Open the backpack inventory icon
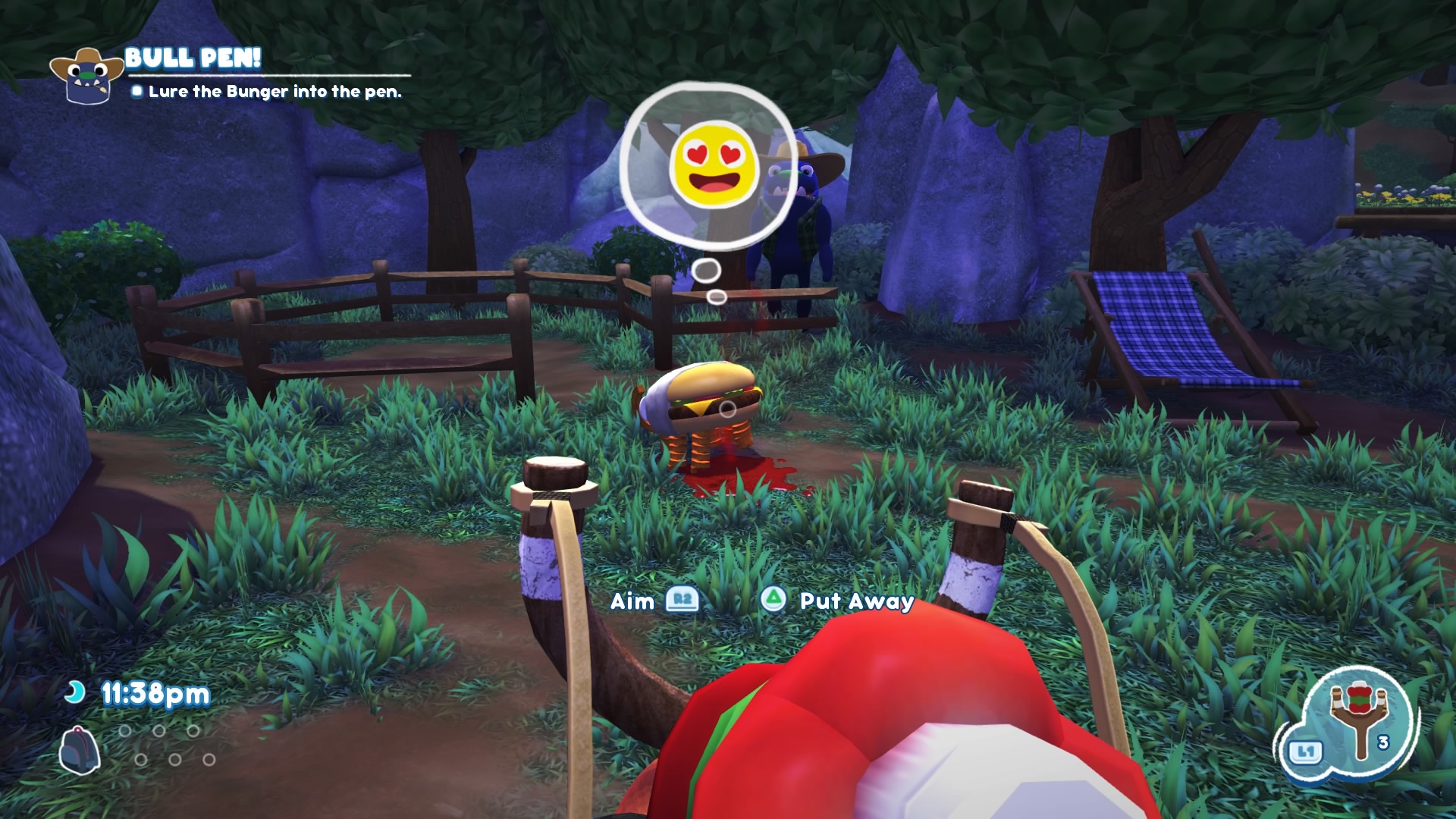Screen dimensions: 1456x819 pyautogui.click(x=80, y=750)
